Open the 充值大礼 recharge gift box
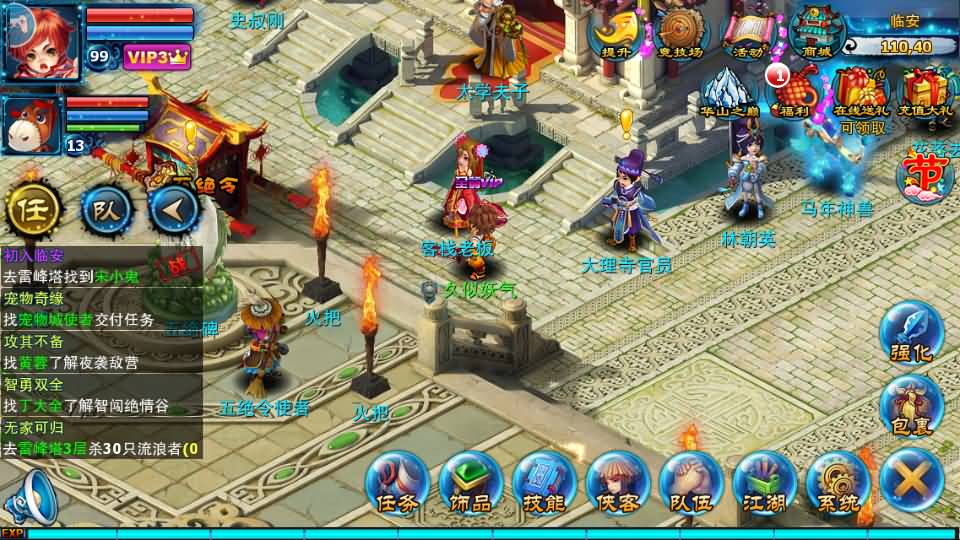This screenshot has width=960, height=540. (927, 95)
